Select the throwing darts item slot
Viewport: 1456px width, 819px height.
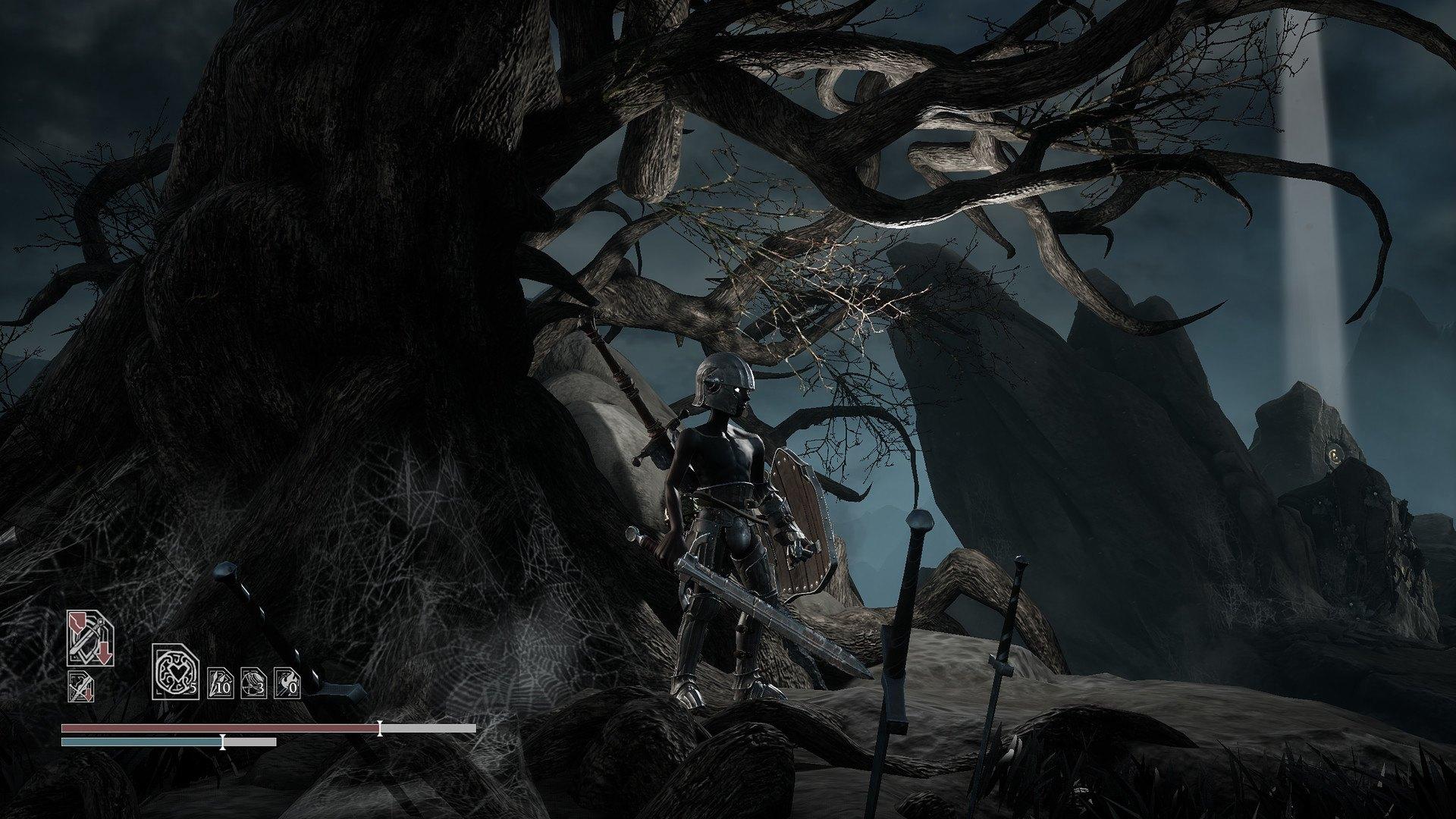tap(221, 682)
